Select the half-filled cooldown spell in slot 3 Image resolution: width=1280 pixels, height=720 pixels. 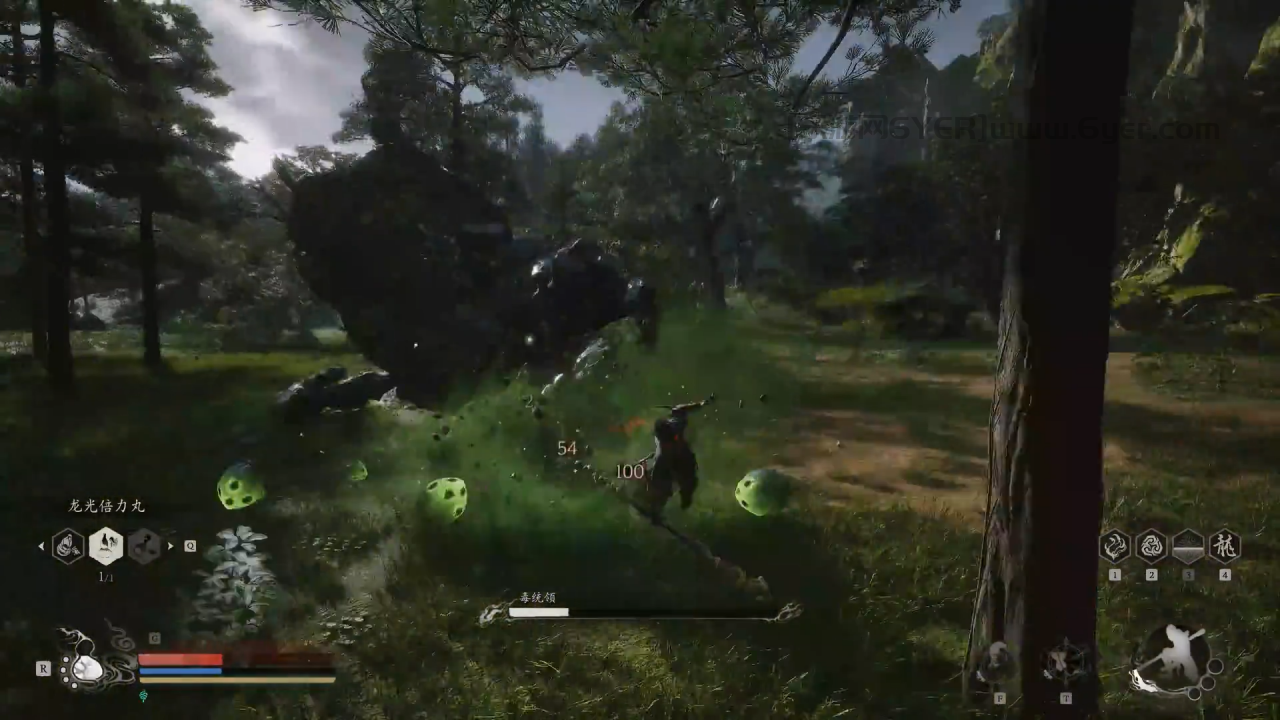point(1188,547)
